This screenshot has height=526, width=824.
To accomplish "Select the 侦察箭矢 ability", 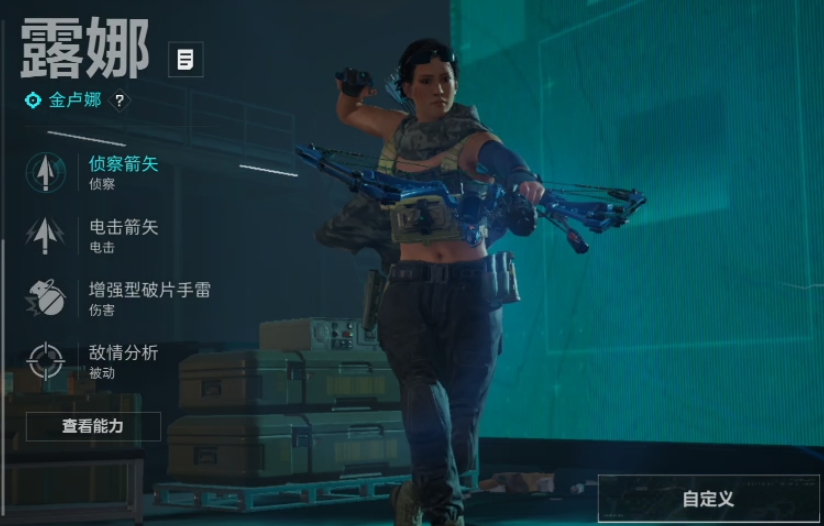I will point(122,171).
